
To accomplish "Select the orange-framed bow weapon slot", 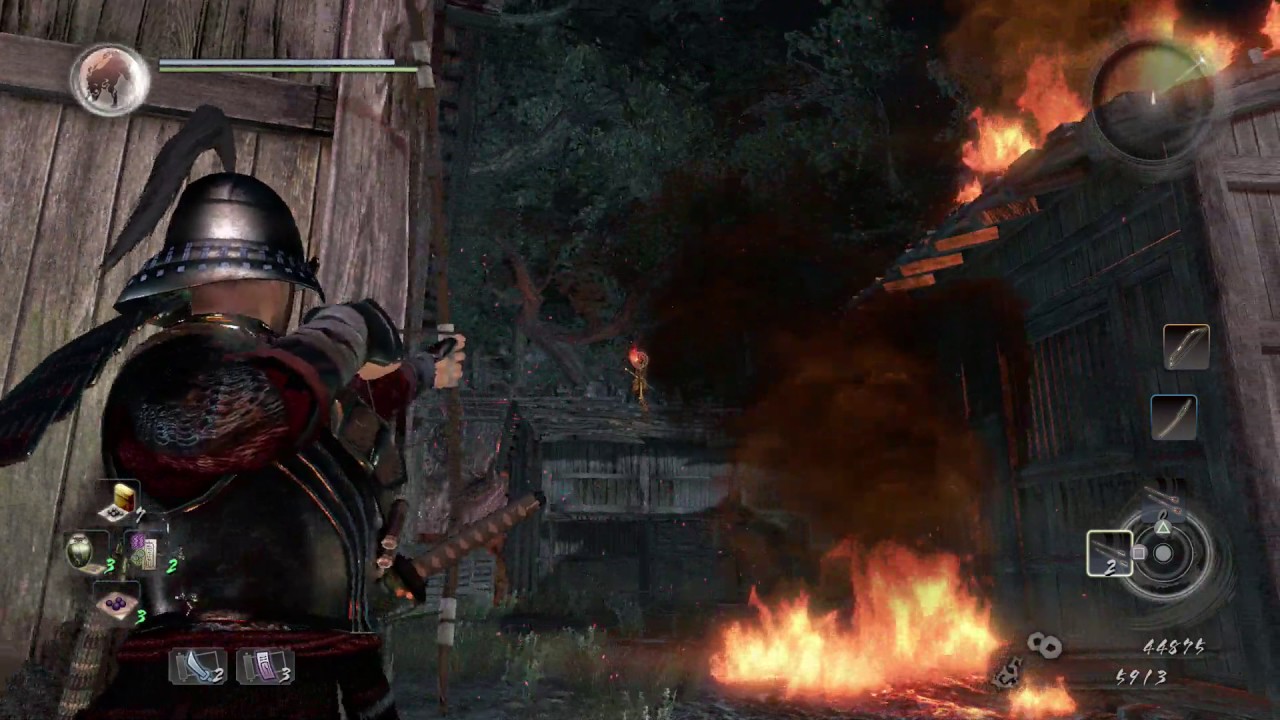I will pos(1186,347).
